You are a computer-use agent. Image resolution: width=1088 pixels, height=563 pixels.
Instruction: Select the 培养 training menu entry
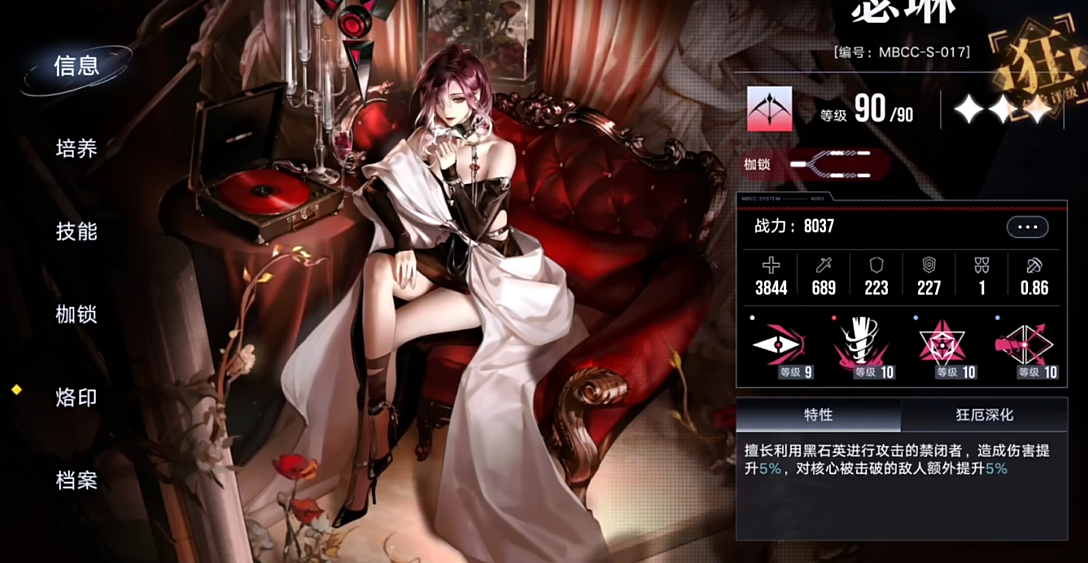(x=77, y=149)
